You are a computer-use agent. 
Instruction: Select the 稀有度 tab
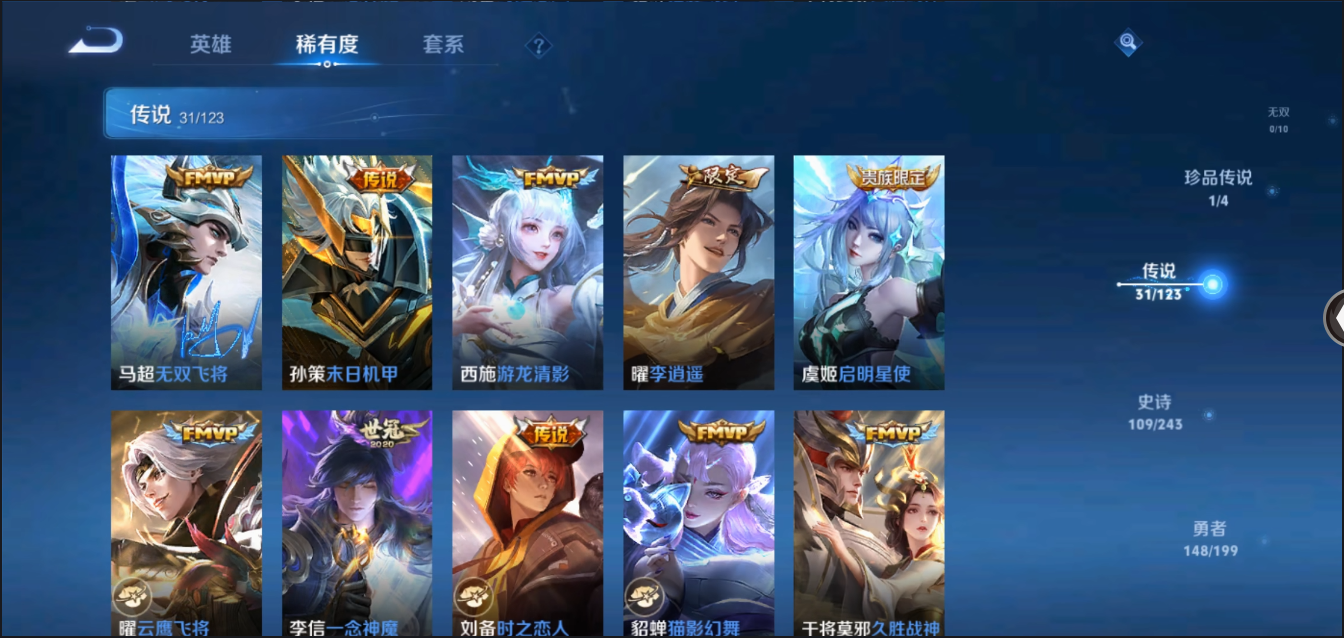pos(327,45)
